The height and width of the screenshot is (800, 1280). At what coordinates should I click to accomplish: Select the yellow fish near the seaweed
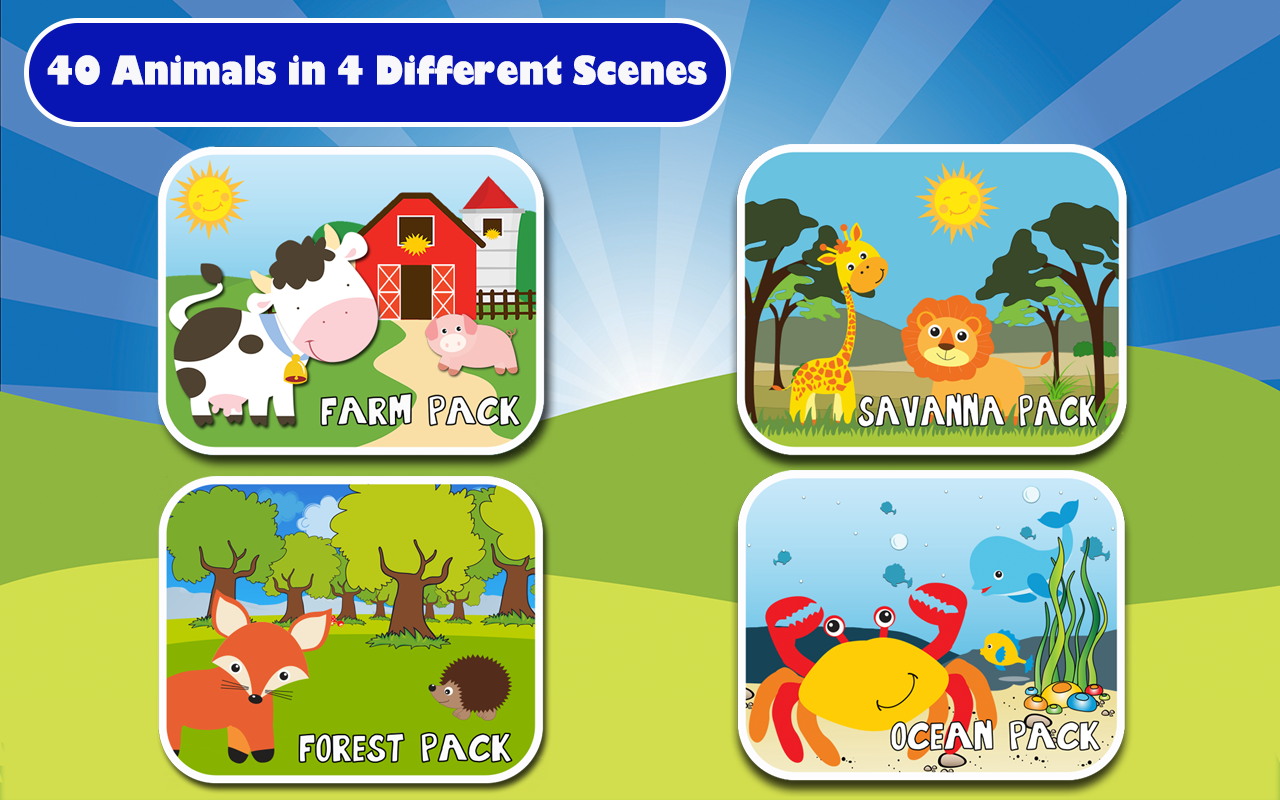pyautogui.click(x=1000, y=650)
